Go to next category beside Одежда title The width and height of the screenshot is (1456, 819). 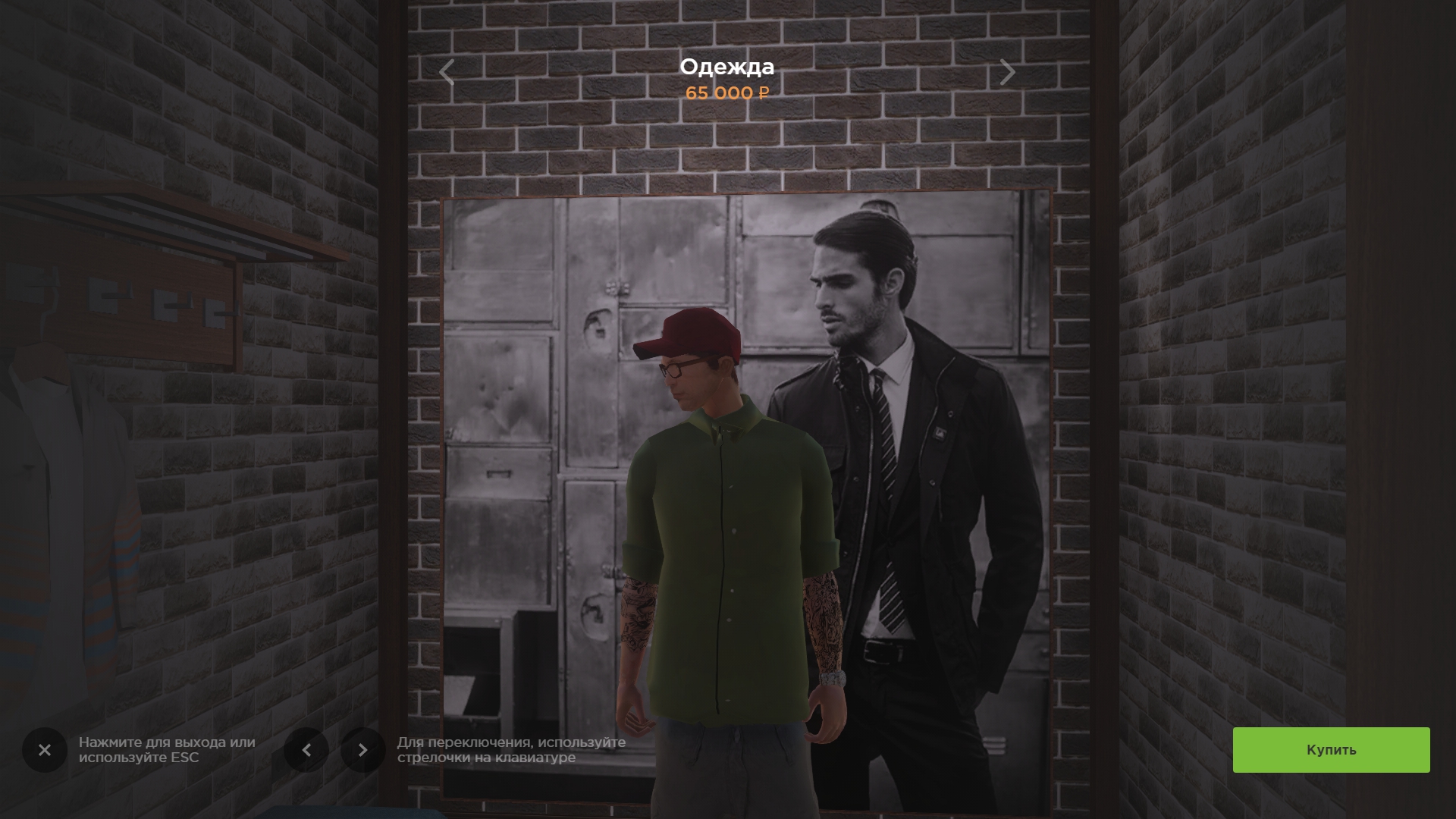coord(1007,73)
